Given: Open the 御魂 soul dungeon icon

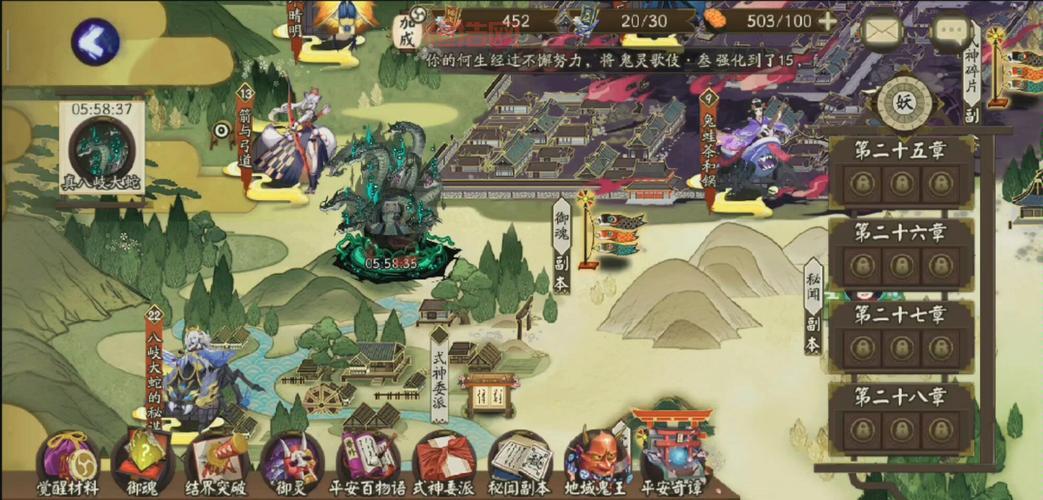Looking at the screenshot, I should coord(142,460).
